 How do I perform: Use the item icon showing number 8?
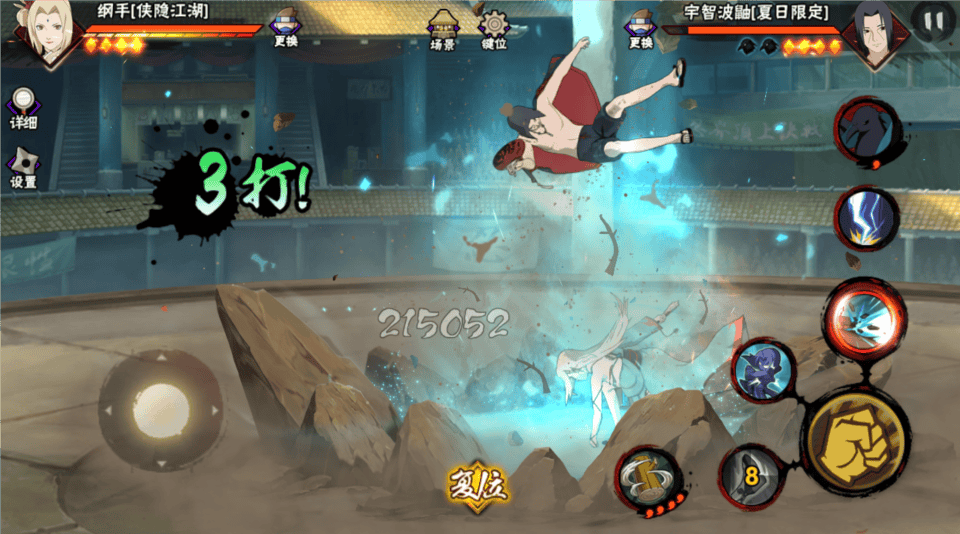click(x=752, y=475)
